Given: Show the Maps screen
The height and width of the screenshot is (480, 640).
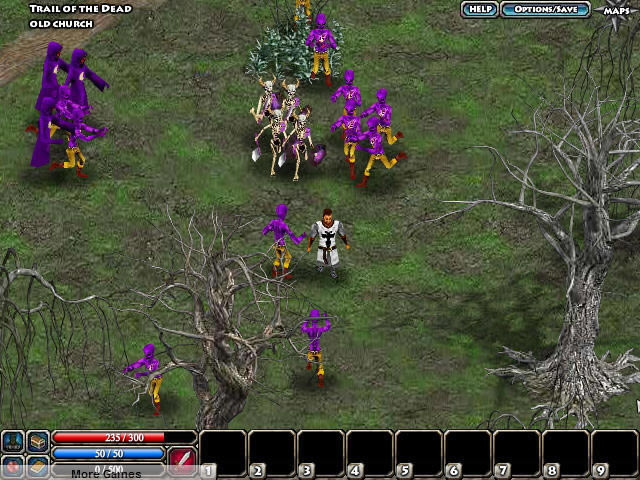Looking at the screenshot, I should point(616,10).
